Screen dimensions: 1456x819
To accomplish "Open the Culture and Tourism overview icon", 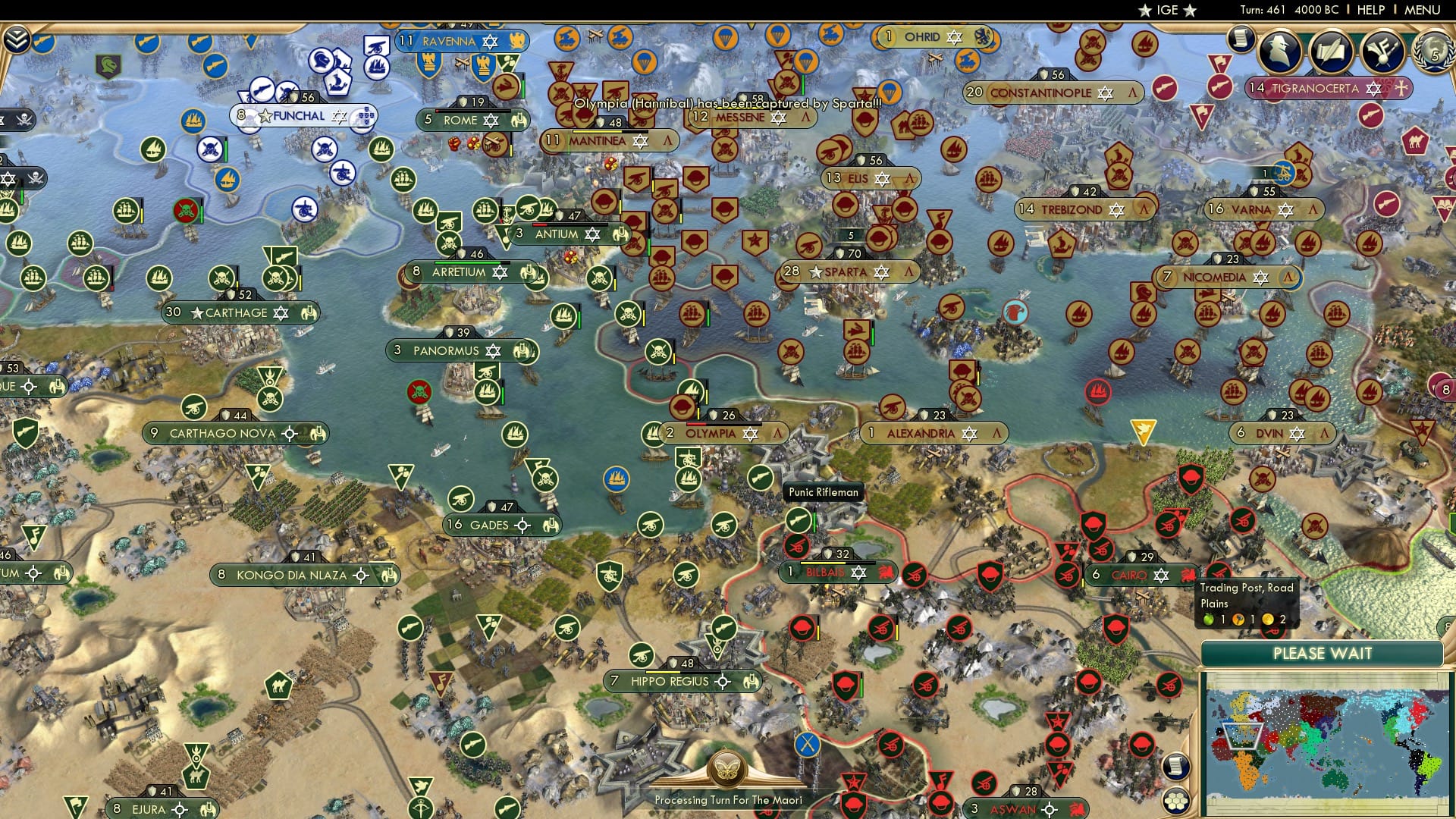I will (x=1382, y=51).
